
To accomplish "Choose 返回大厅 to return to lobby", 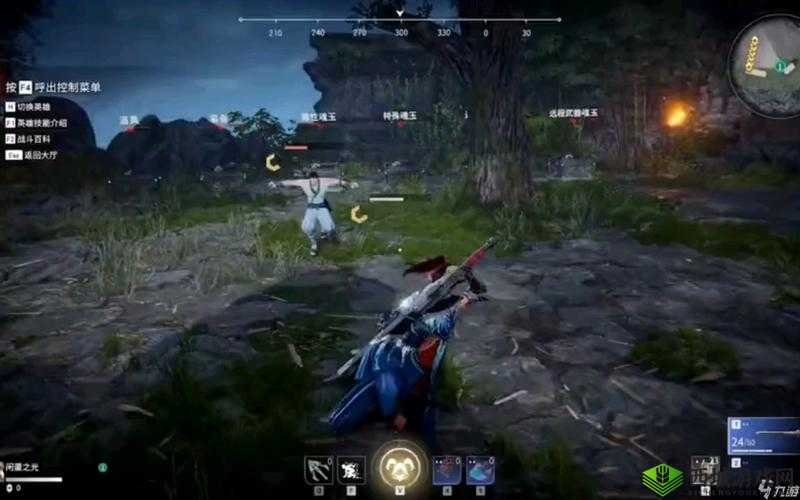I will pos(31,155).
